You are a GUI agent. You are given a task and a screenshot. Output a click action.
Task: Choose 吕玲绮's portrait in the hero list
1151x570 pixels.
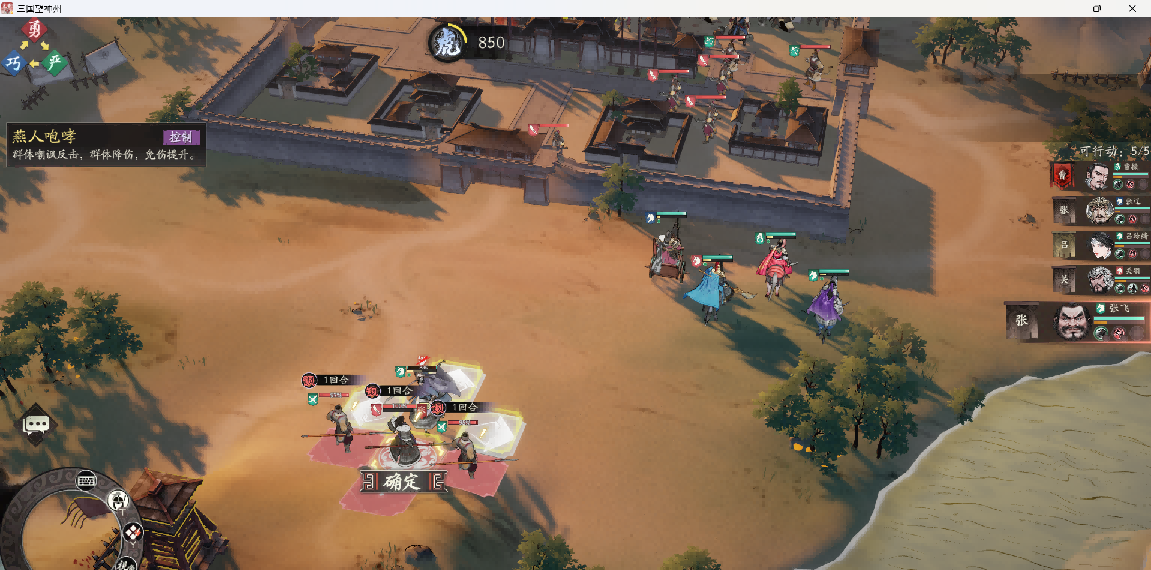coord(1100,245)
